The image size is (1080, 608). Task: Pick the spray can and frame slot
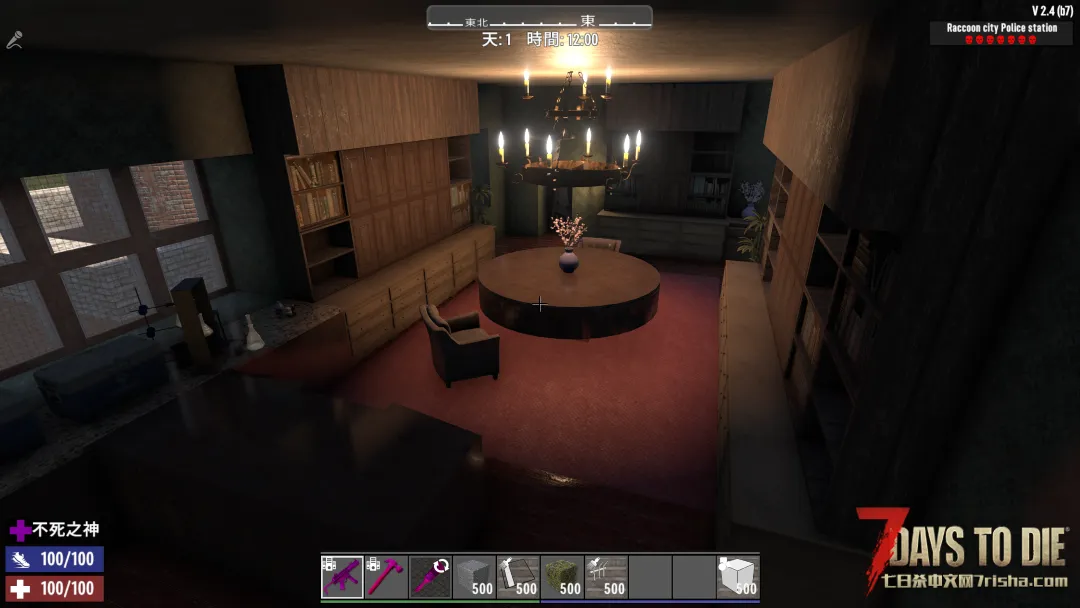click(x=518, y=577)
